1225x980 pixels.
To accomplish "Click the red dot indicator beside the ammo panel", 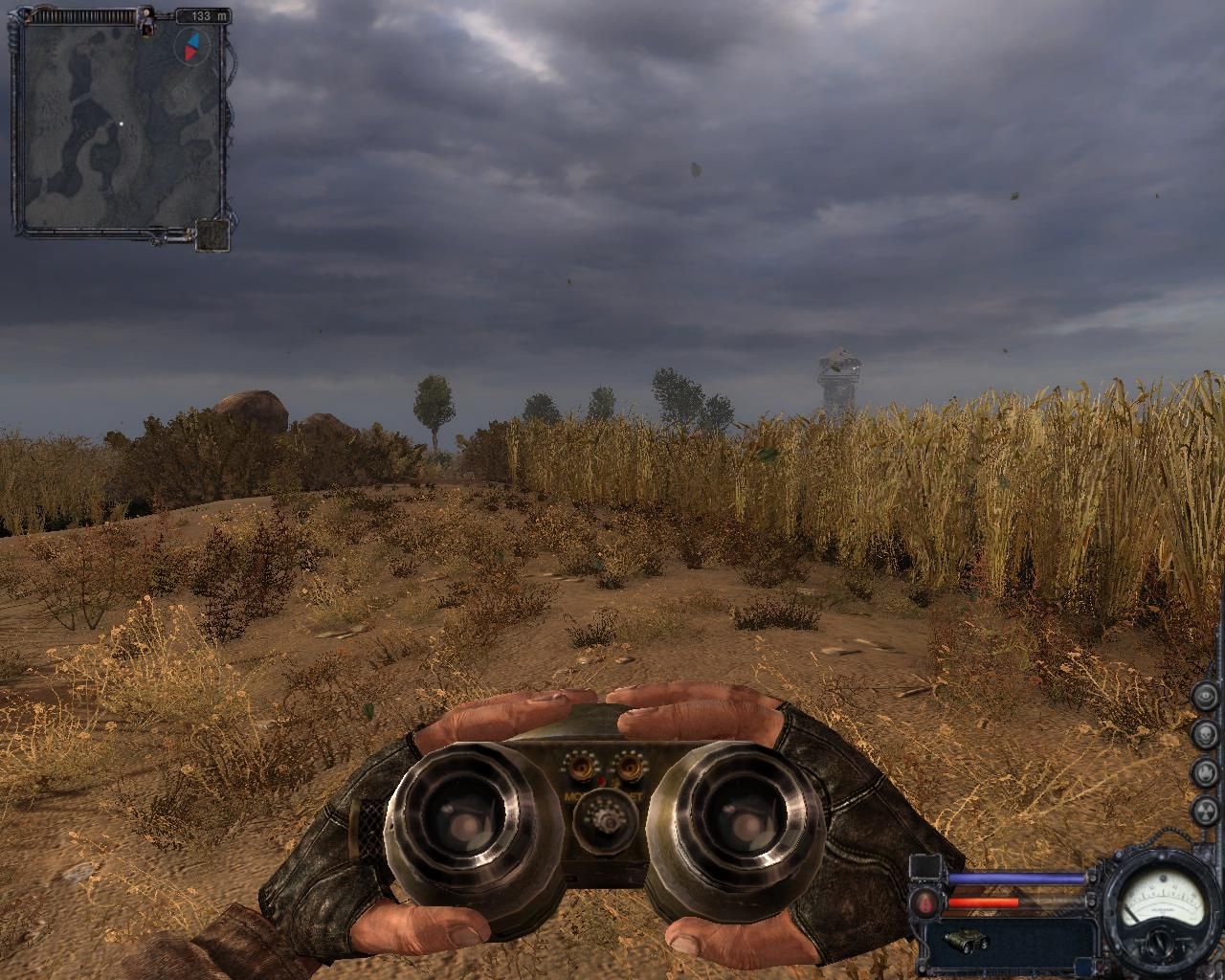I will click(1101, 967).
